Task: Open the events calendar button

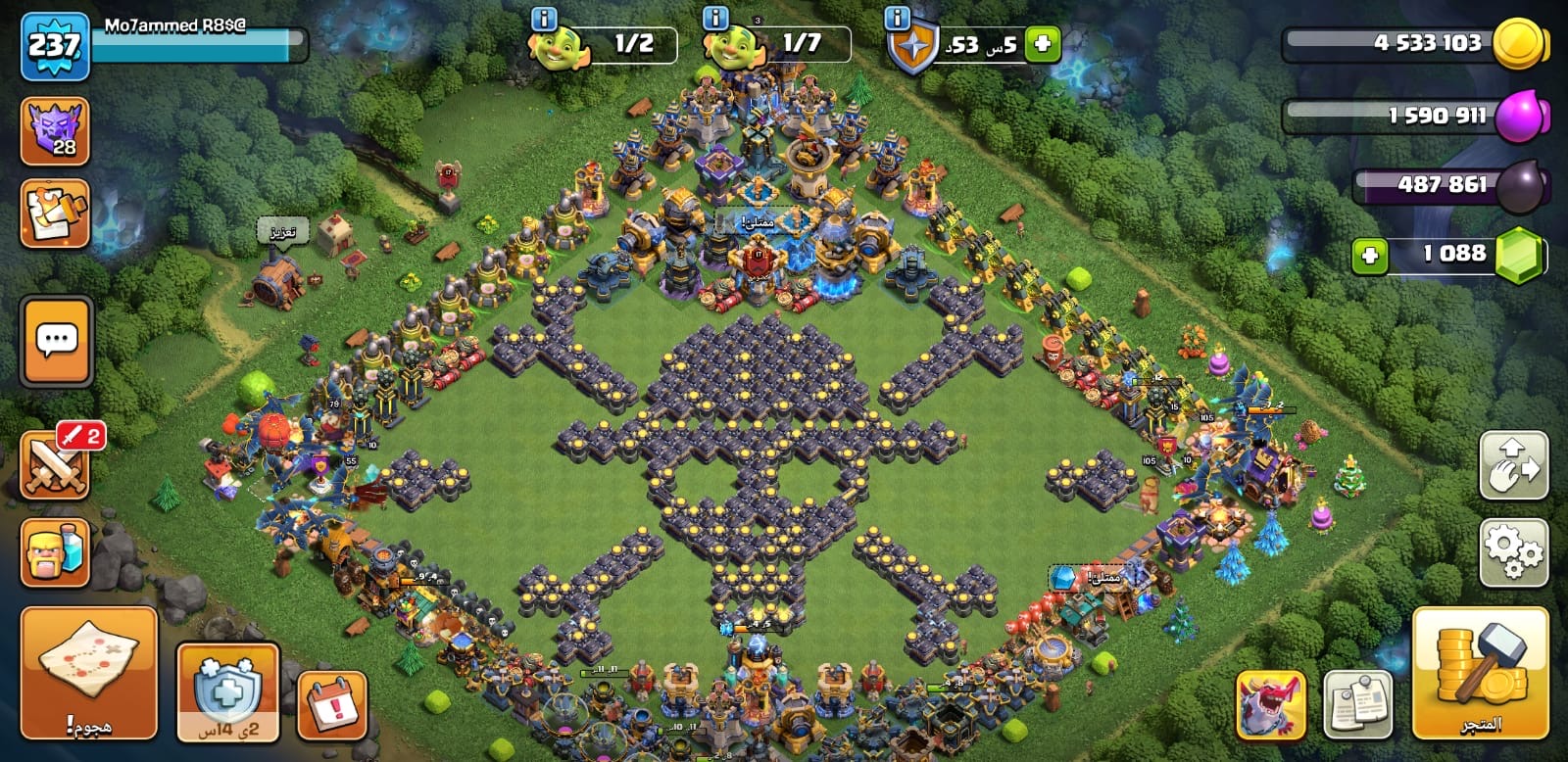Action: coord(331,705)
